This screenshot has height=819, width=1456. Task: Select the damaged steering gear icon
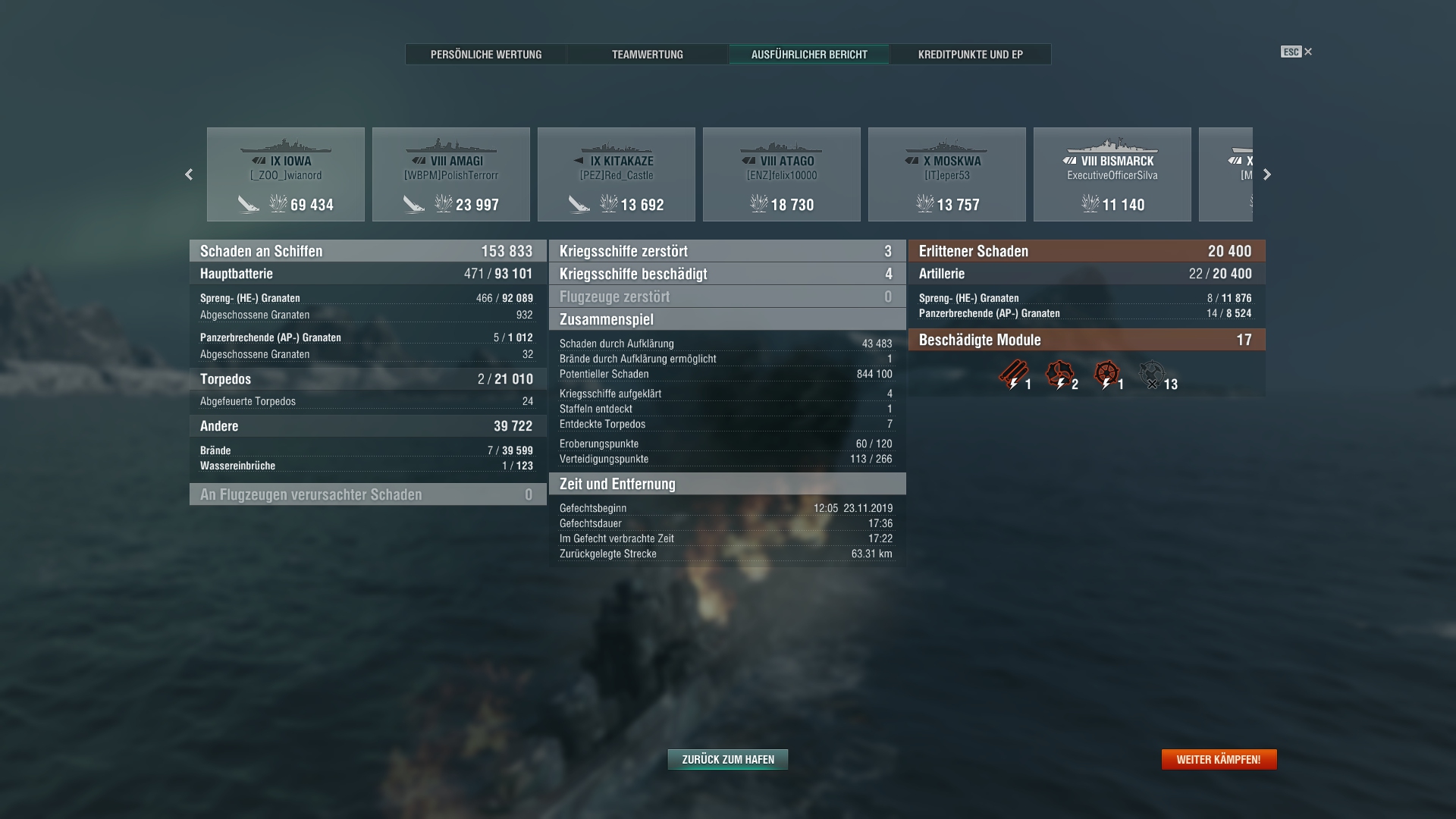click(1106, 372)
